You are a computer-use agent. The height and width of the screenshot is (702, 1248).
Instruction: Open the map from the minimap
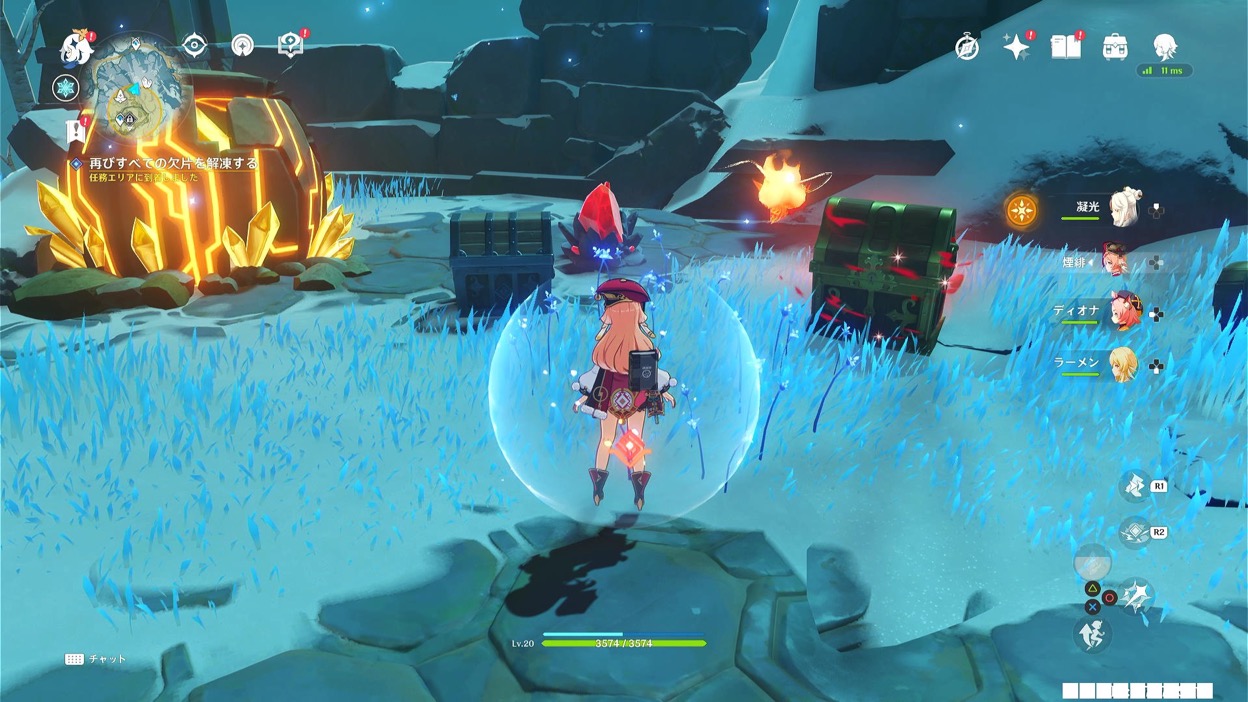click(x=138, y=86)
